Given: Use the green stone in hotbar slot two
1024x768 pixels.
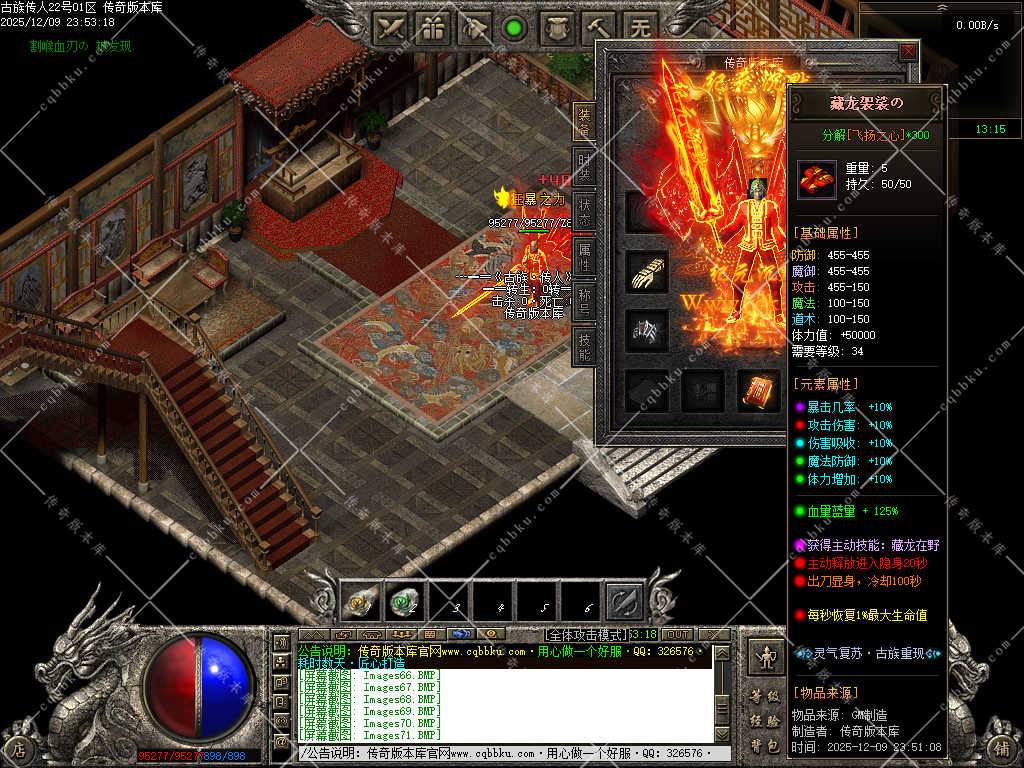Looking at the screenshot, I should point(404,601).
